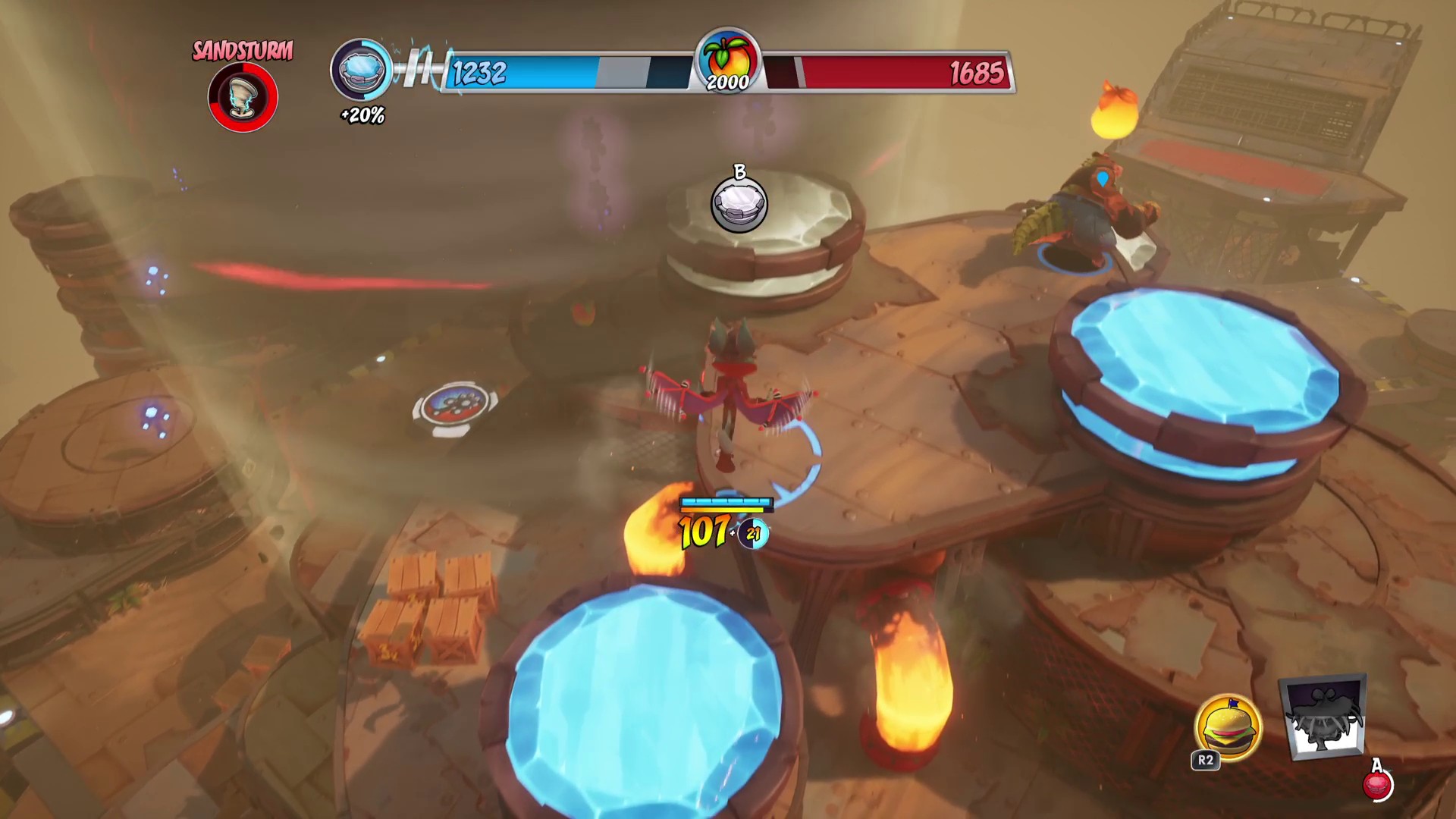Click the gem bonus +20% icon

point(361,71)
